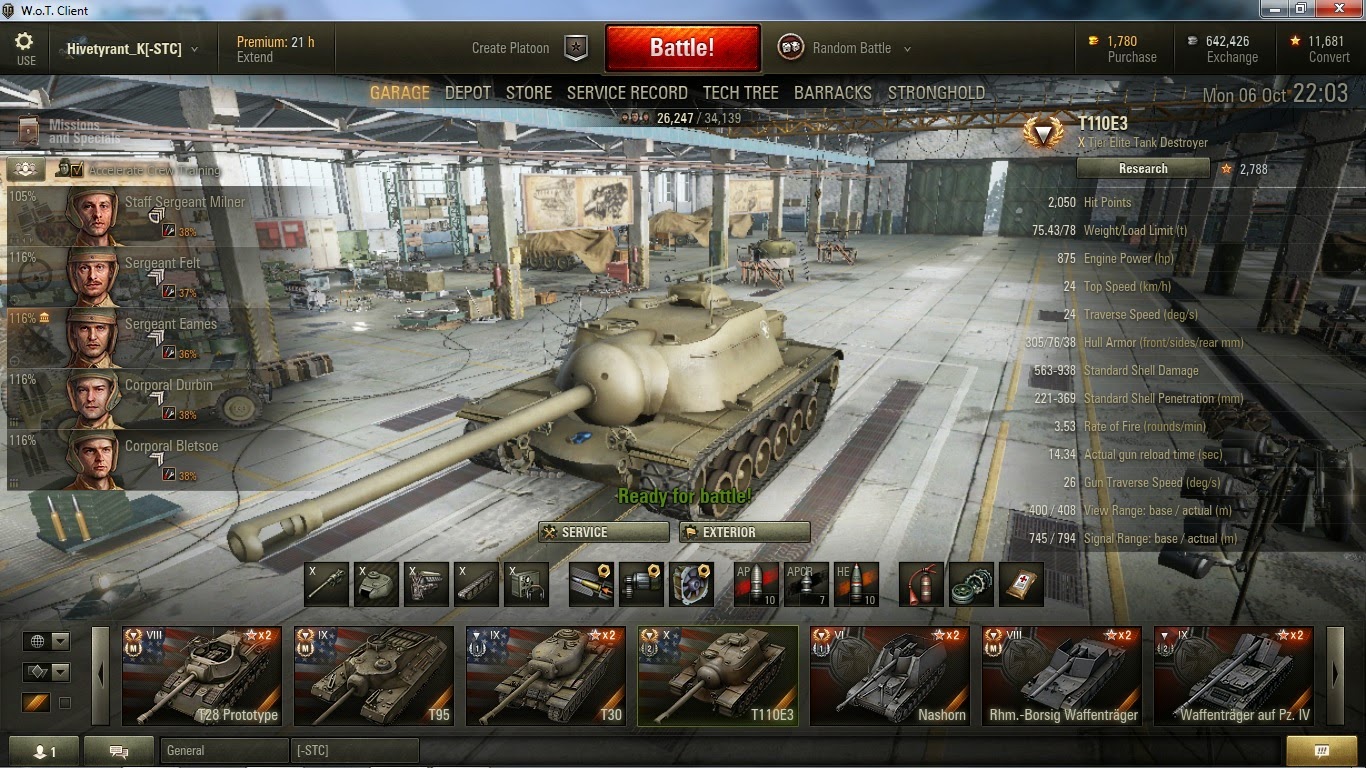The width and height of the screenshot is (1366, 770).
Task: Go to the Barracks tab
Action: pyautogui.click(x=832, y=93)
